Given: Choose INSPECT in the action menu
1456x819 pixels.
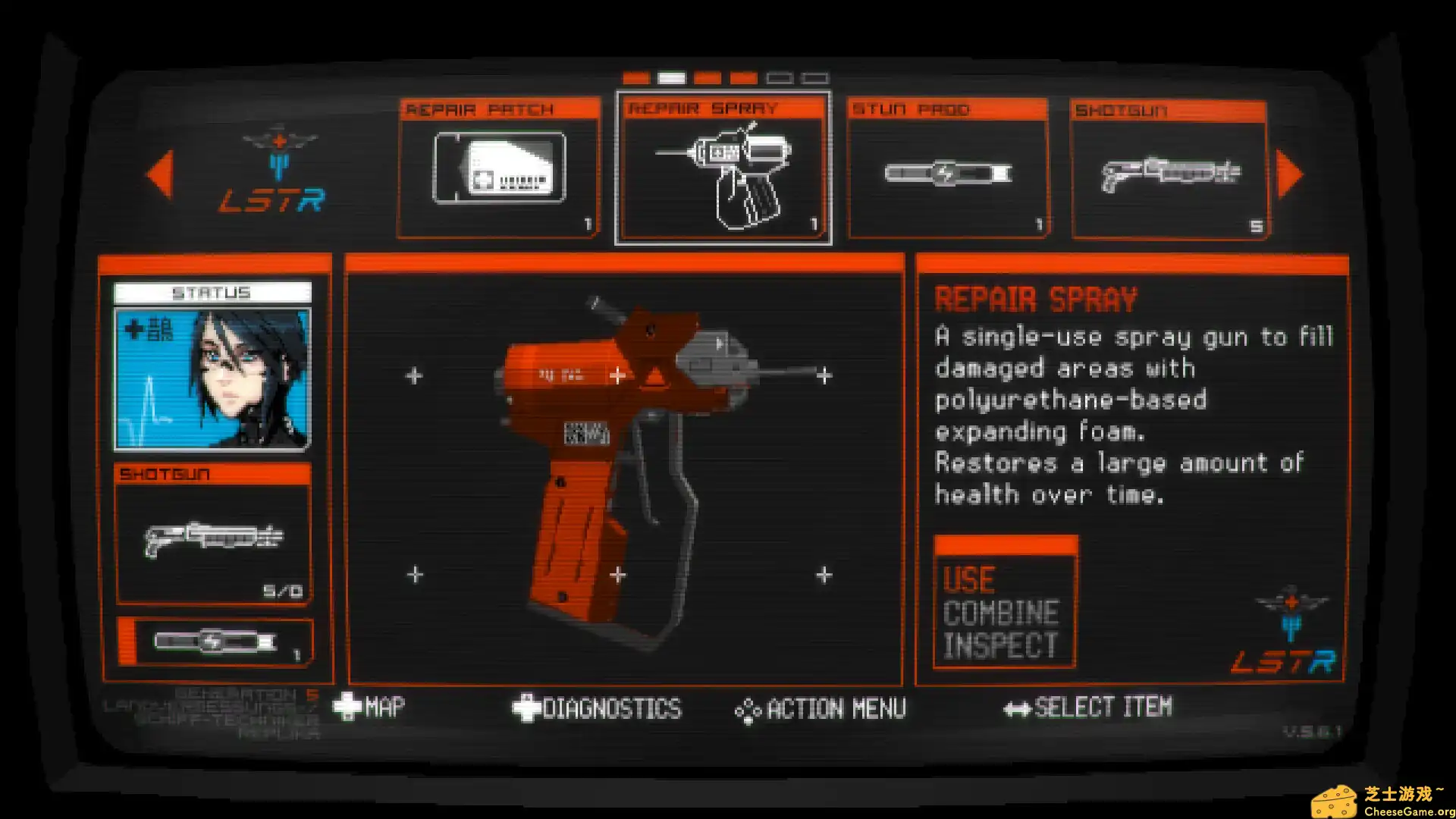Looking at the screenshot, I should [x=1000, y=646].
